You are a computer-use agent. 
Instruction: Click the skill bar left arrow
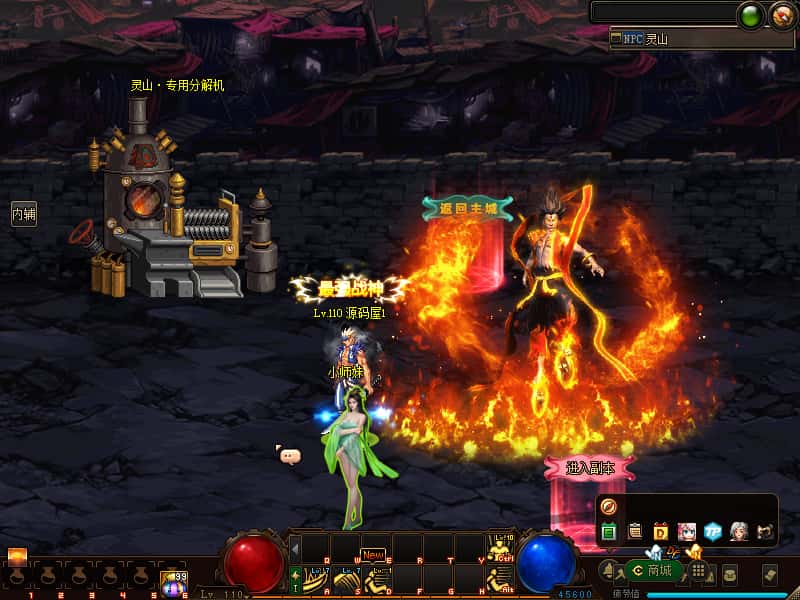pyautogui.click(x=295, y=548)
